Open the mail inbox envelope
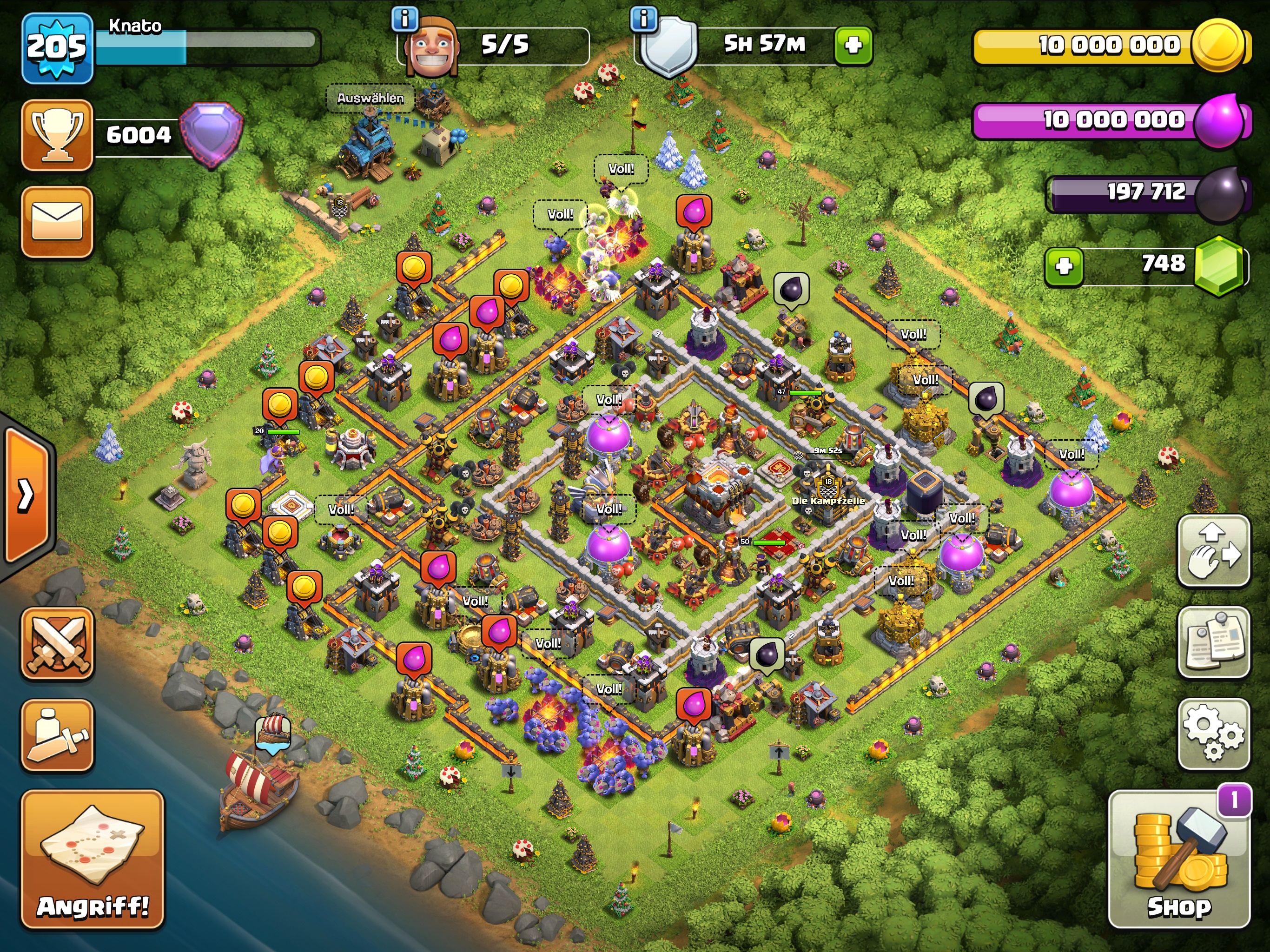This screenshot has width=1270, height=952. (x=58, y=222)
